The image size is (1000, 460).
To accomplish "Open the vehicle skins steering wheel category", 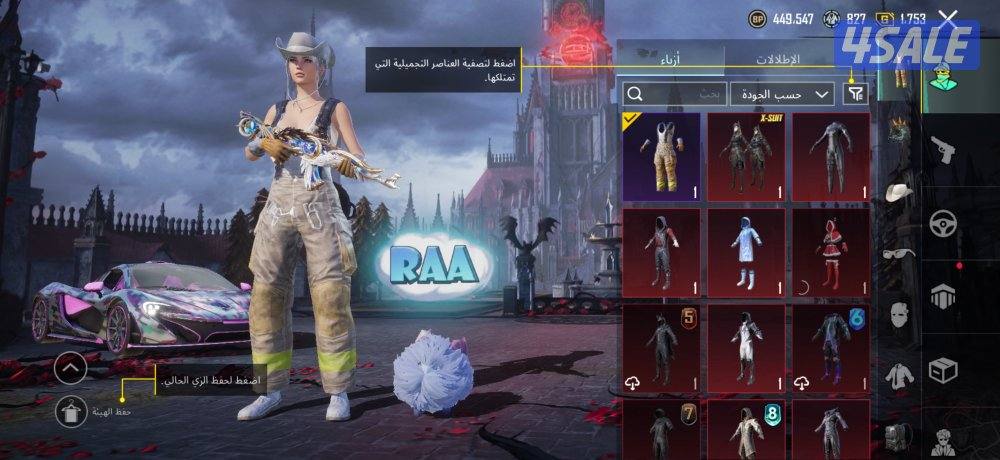I will coord(943,223).
